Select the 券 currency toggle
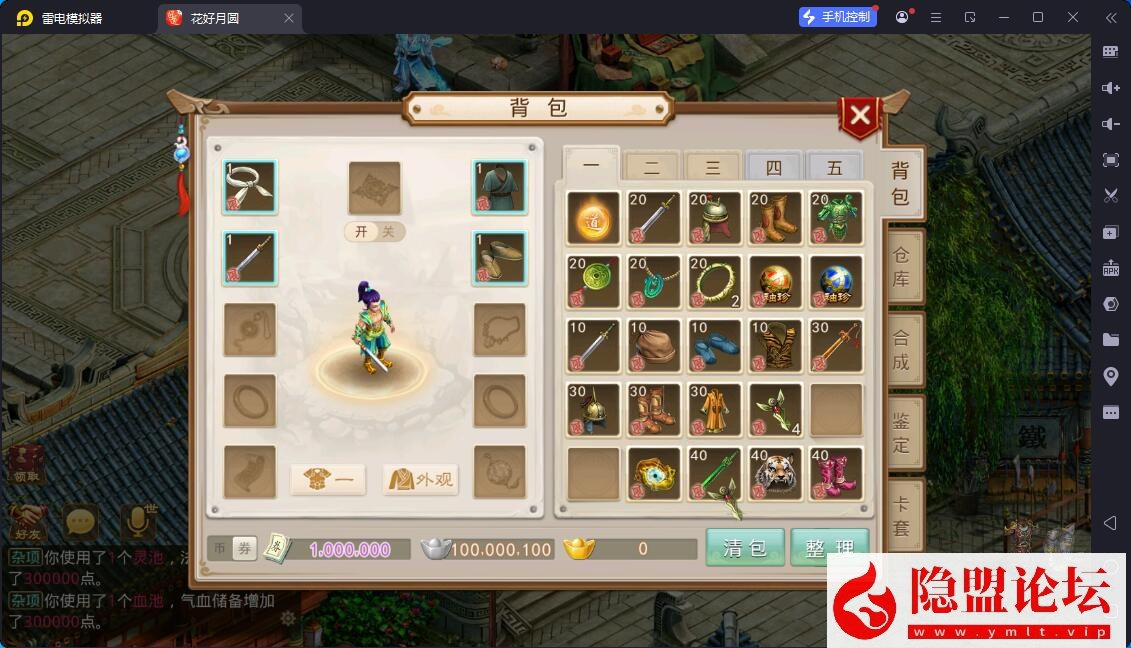This screenshot has height=648, width=1131. pyautogui.click(x=244, y=548)
